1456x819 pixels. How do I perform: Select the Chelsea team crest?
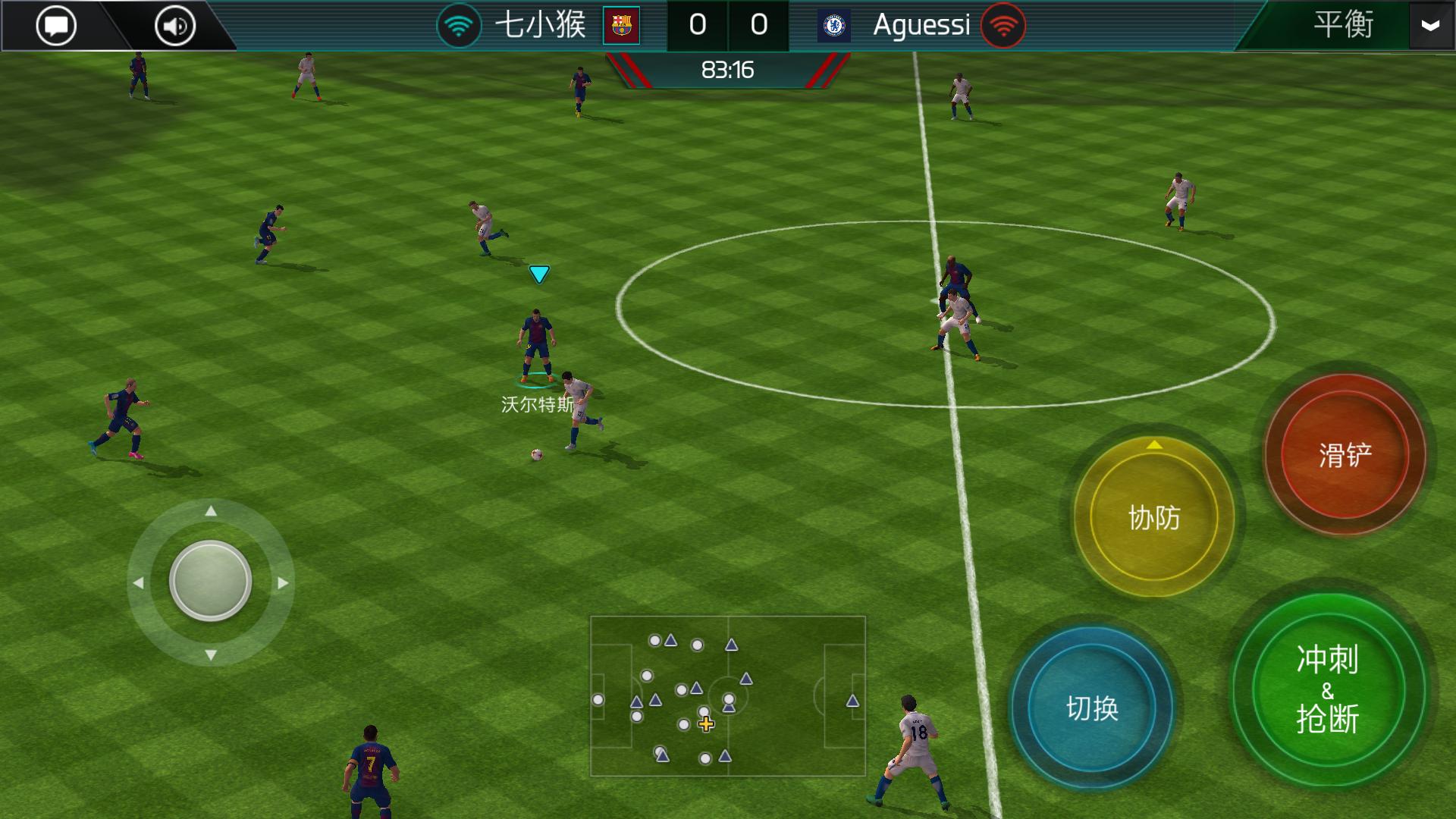pos(832,25)
